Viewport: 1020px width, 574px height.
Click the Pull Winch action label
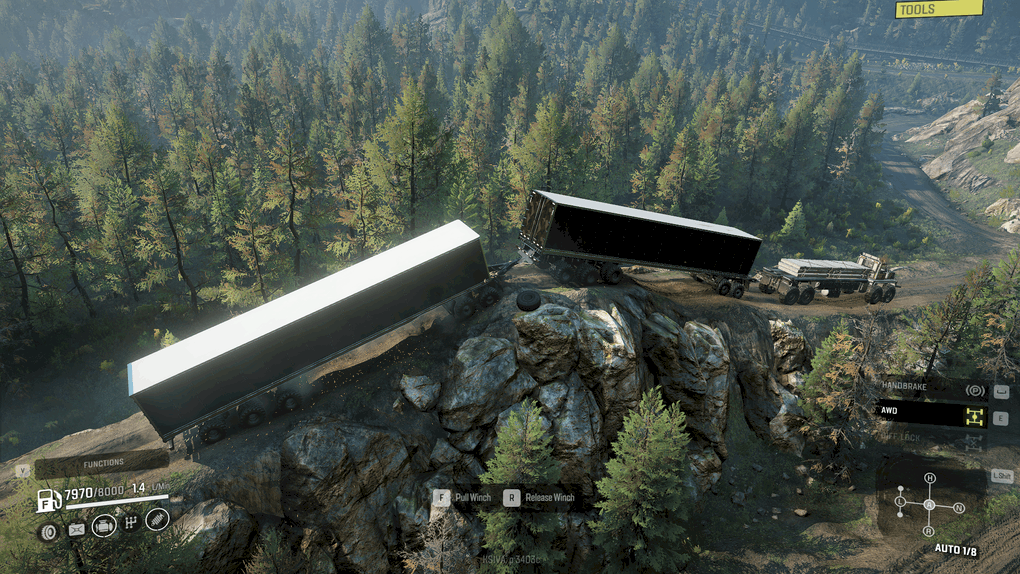tap(472, 496)
